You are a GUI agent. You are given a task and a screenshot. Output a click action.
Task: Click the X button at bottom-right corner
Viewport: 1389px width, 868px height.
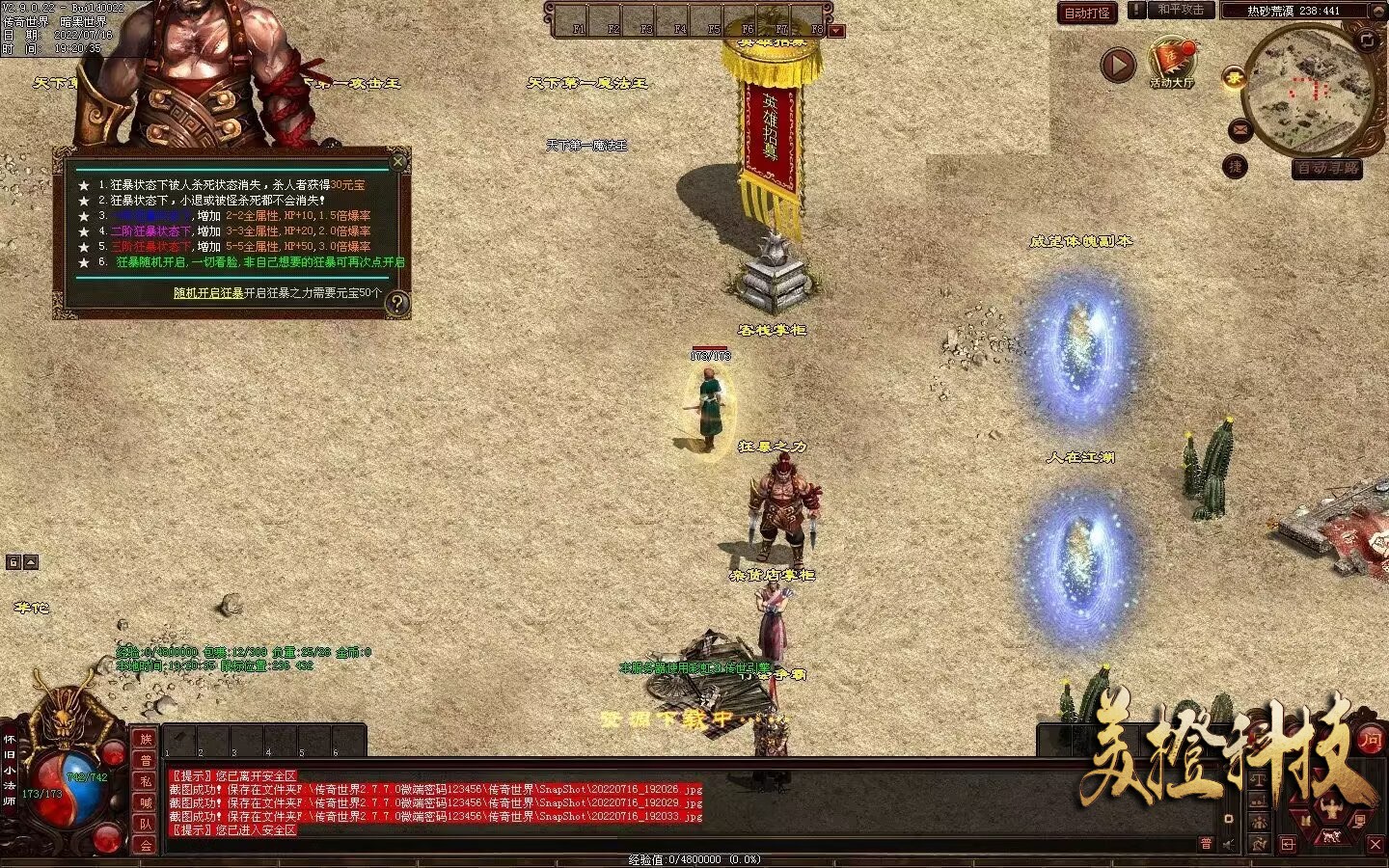pyautogui.click(x=1375, y=845)
